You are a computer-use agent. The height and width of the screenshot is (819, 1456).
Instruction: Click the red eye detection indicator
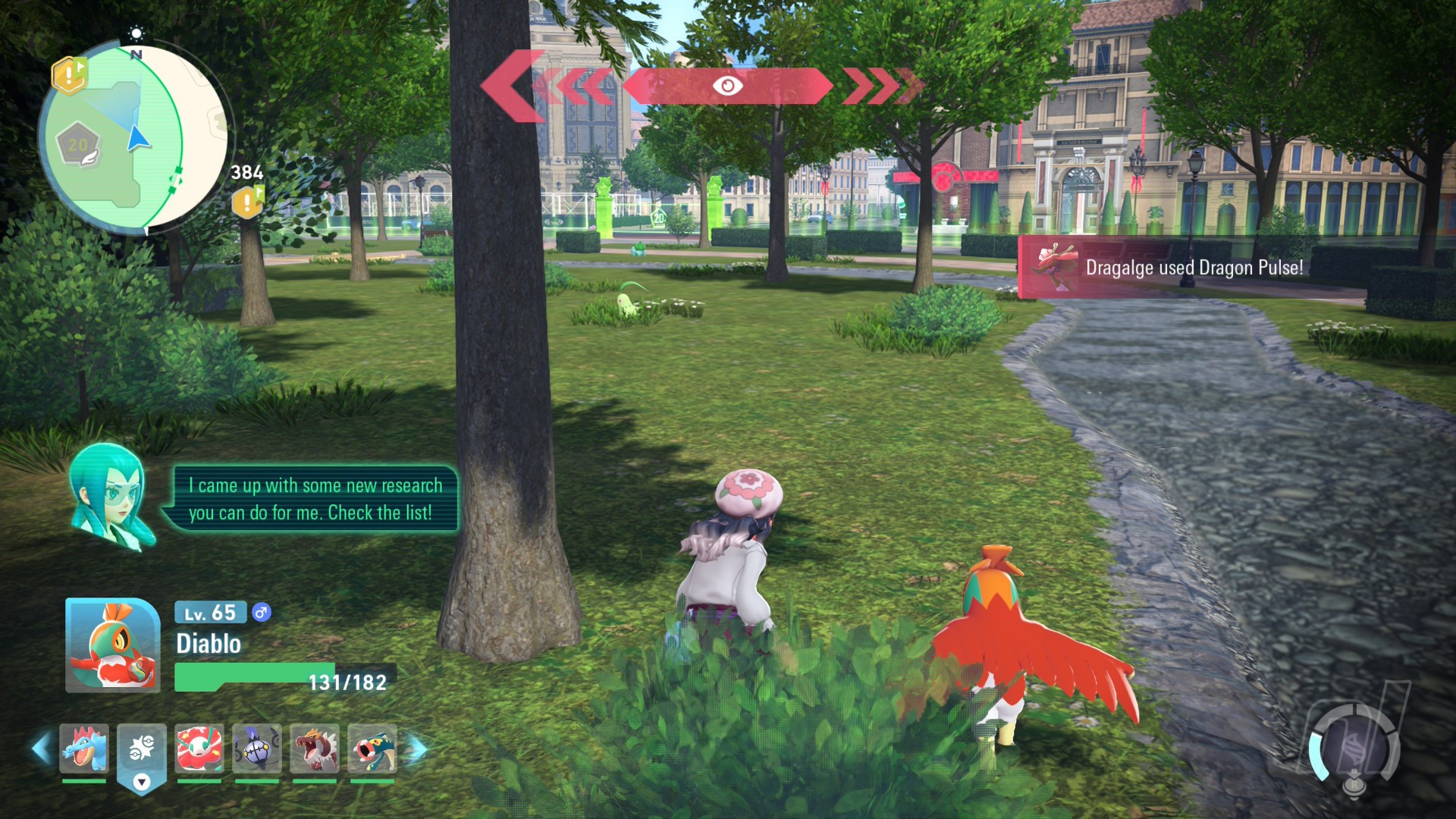pyautogui.click(x=727, y=86)
